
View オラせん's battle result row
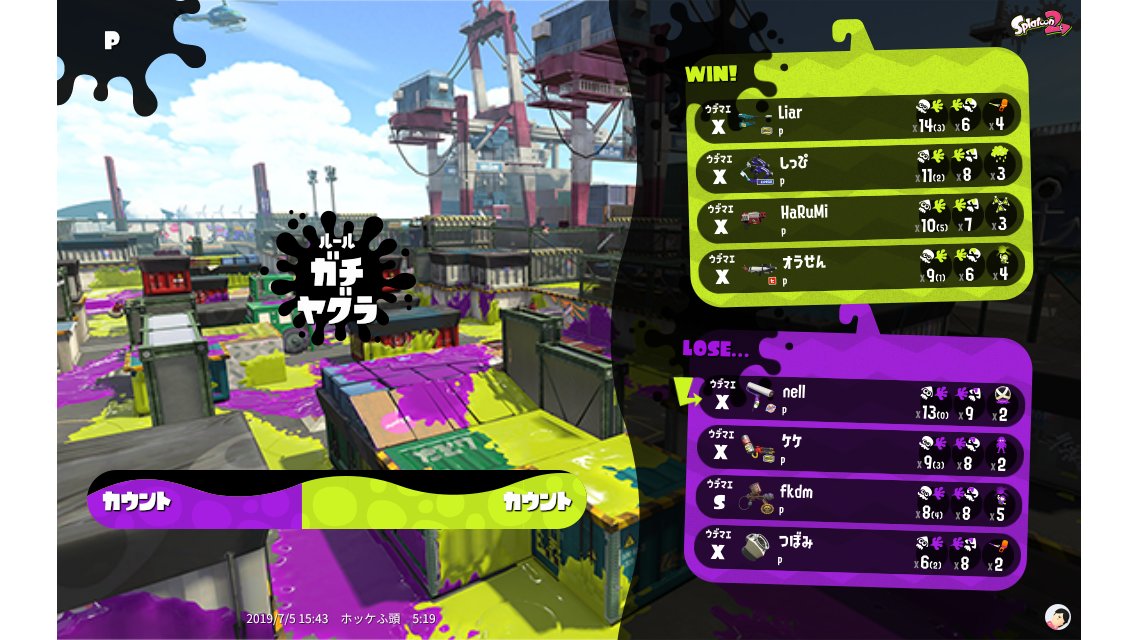860,269
